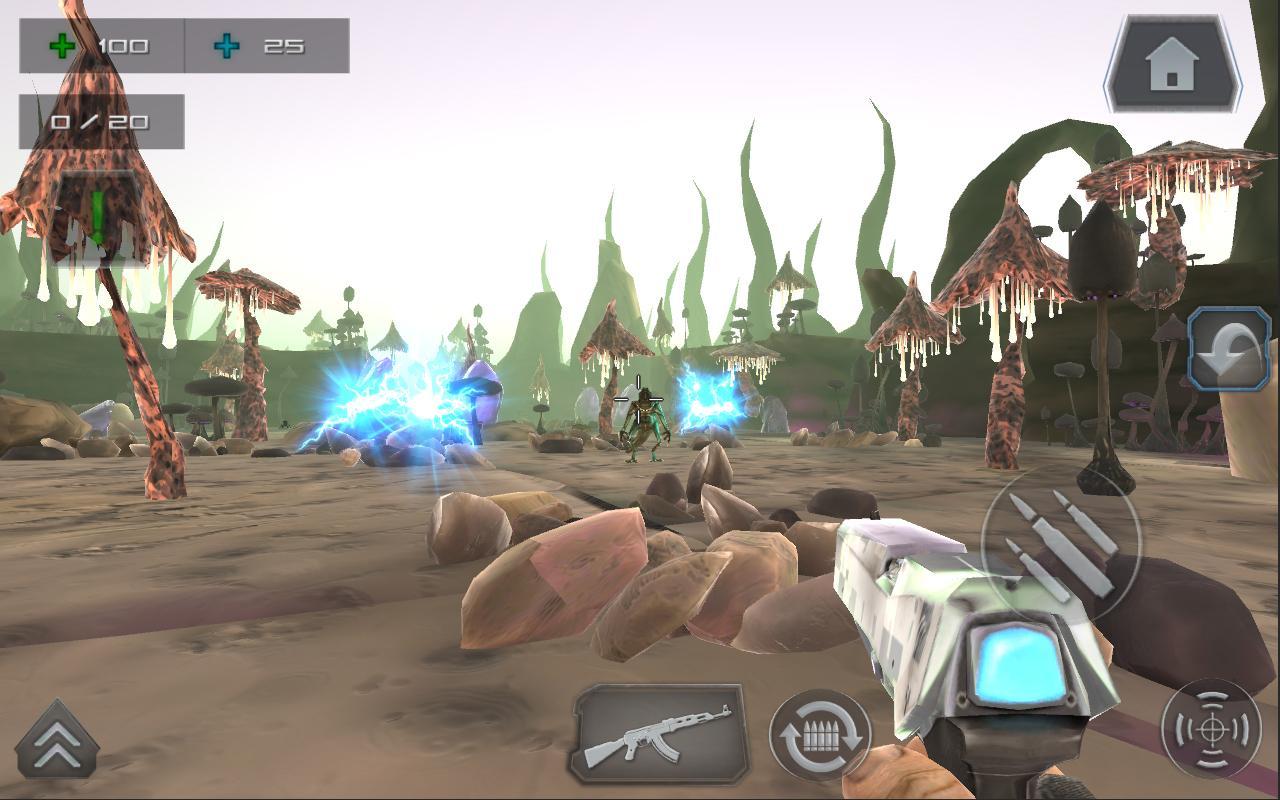The height and width of the screenshot is (800, 1280).
Task: Jump using the double chevron button
Action: (57, 742)
